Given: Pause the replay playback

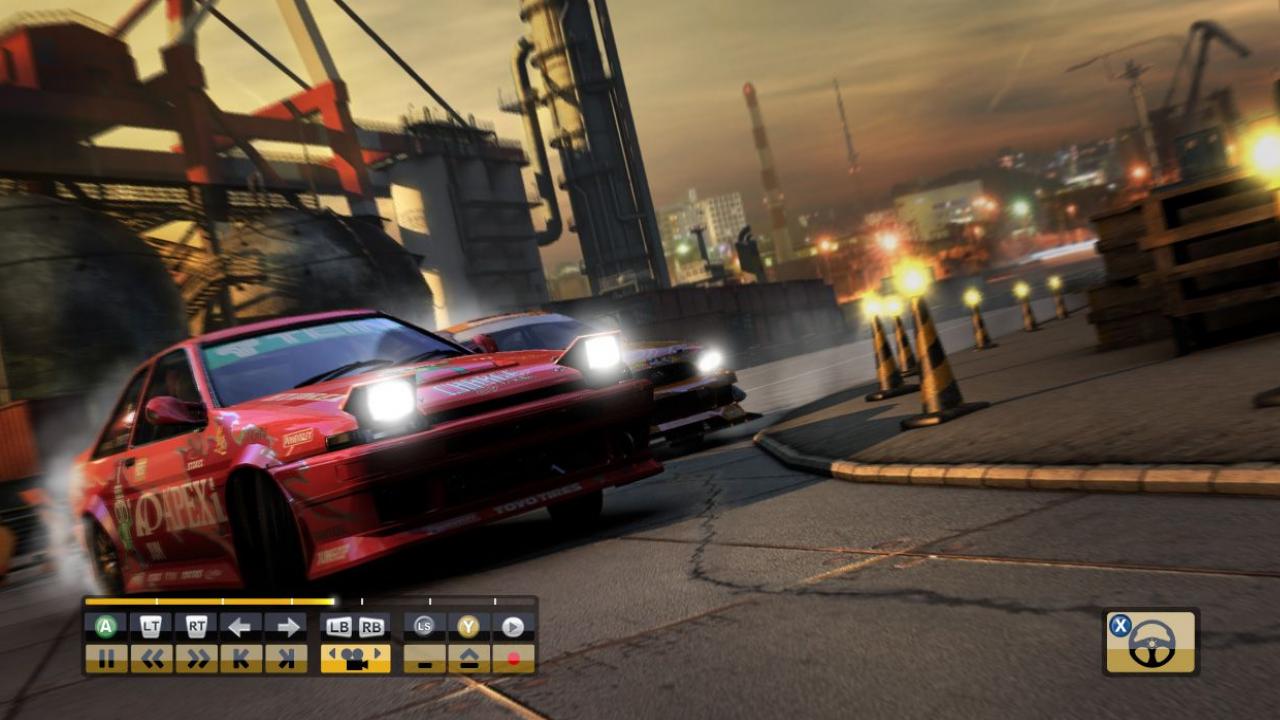Looking at the screenshot, I should [x=109, y=658].
